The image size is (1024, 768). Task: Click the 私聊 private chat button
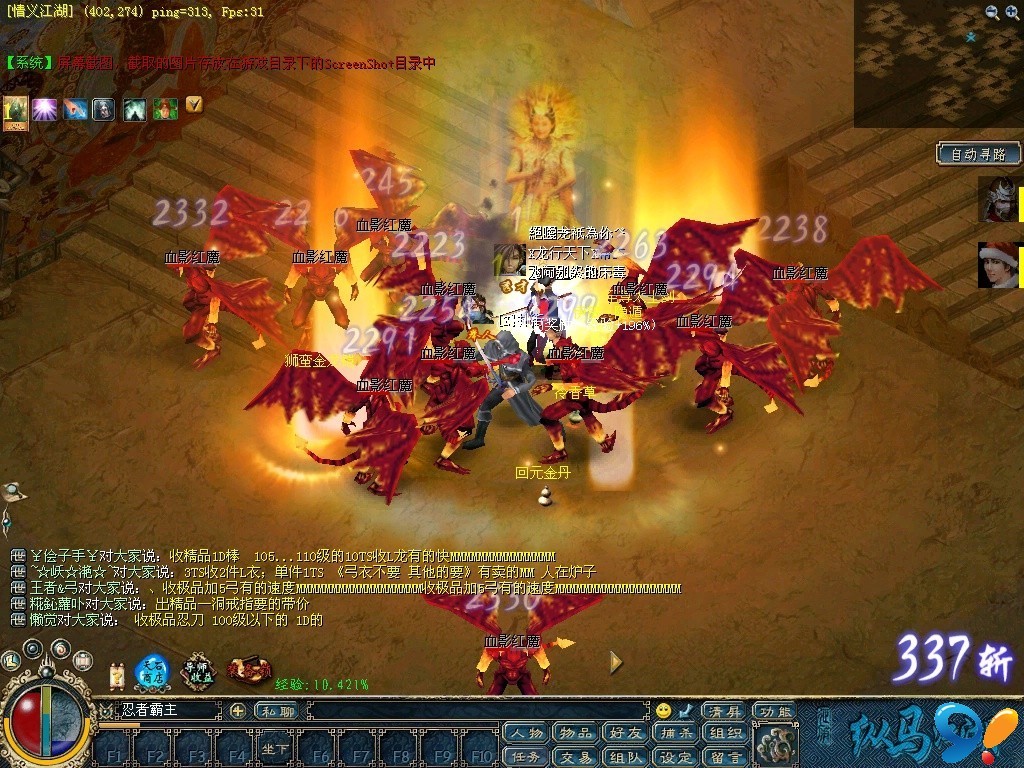pos(276,711)
